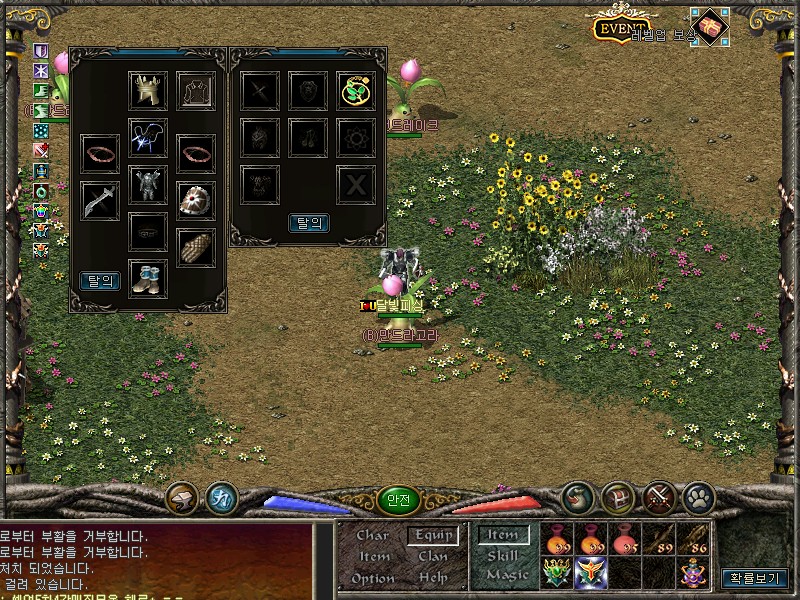Viewport: 800px width, 600px height.
Task: Open the Help menu
Action: point(433,578)
